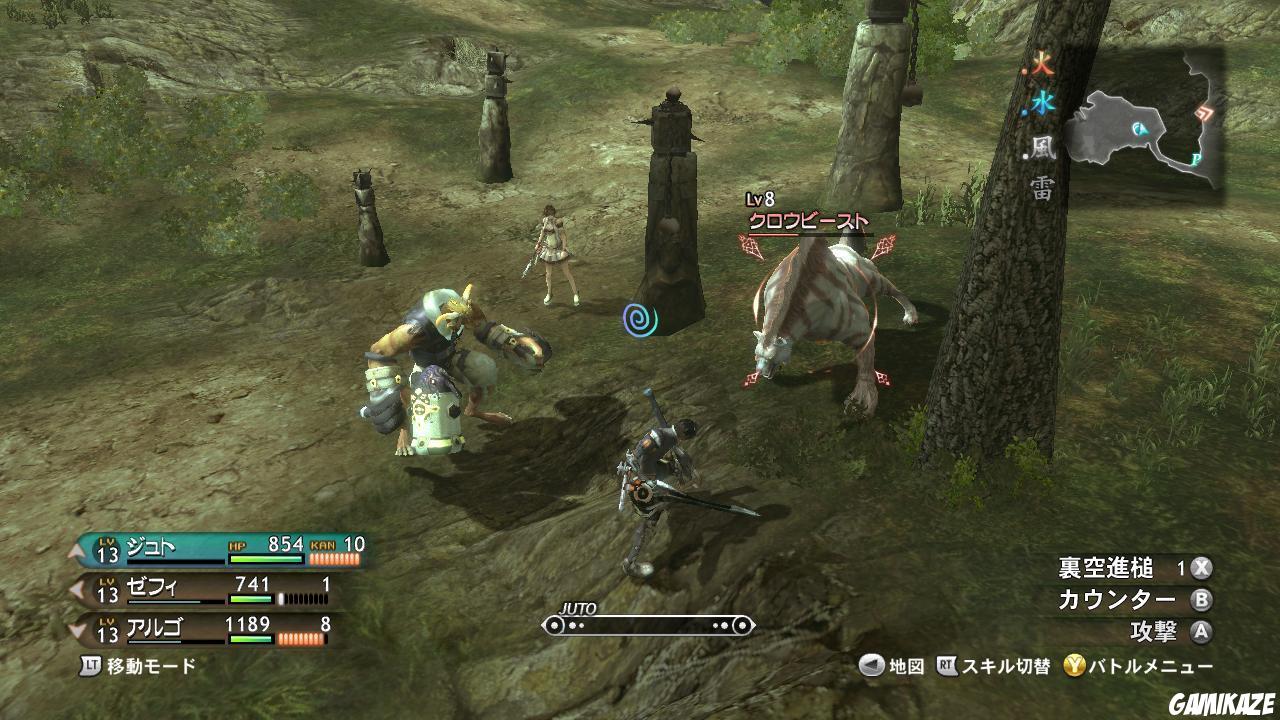Open the 地図 map option
The width and height of the screenshot is (1280, 720).
[x=893, y=666]
